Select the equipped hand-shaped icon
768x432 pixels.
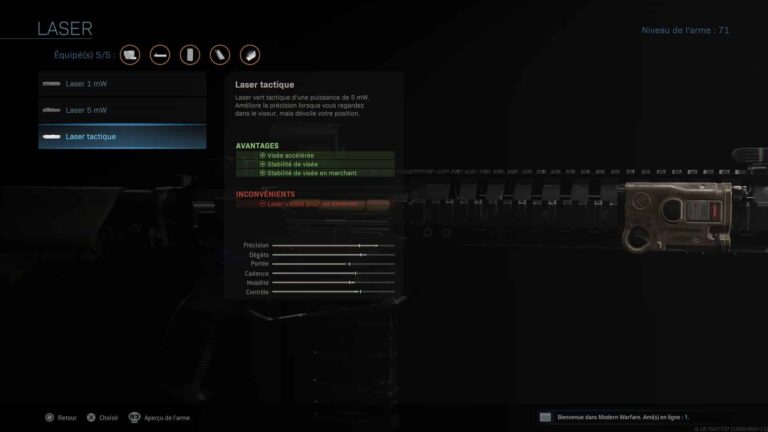click(250, 54)
